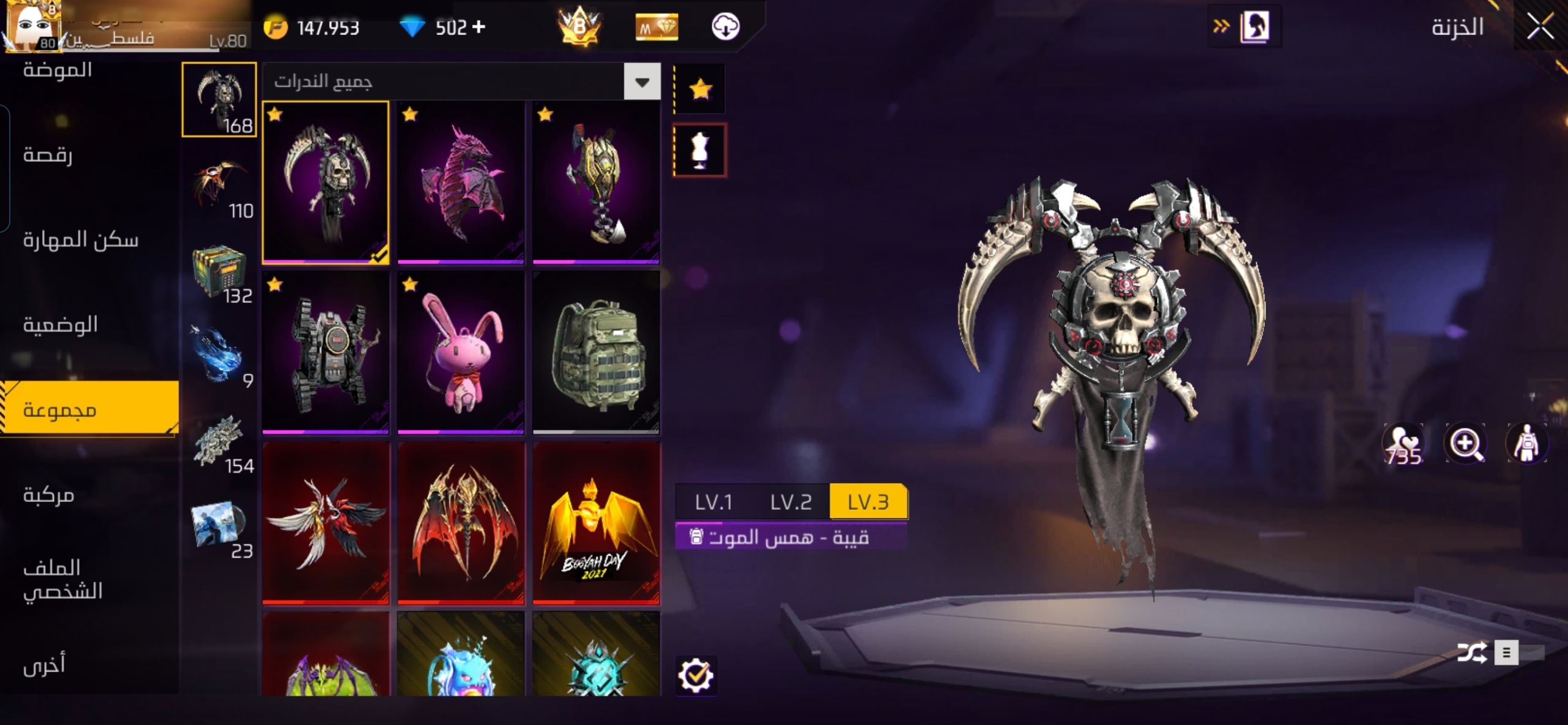
Task: Select the مركبة vehicle category
Action: click(49, 495)
